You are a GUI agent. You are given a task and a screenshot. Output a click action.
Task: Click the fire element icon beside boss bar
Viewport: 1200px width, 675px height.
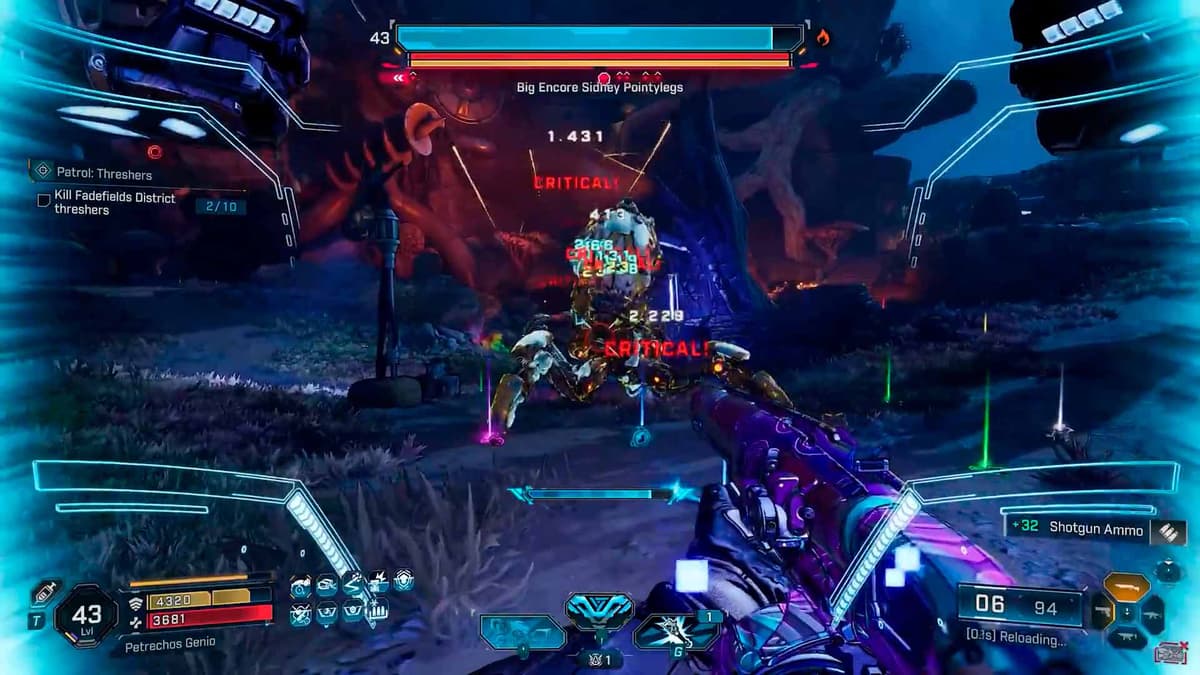click(823, 38)
